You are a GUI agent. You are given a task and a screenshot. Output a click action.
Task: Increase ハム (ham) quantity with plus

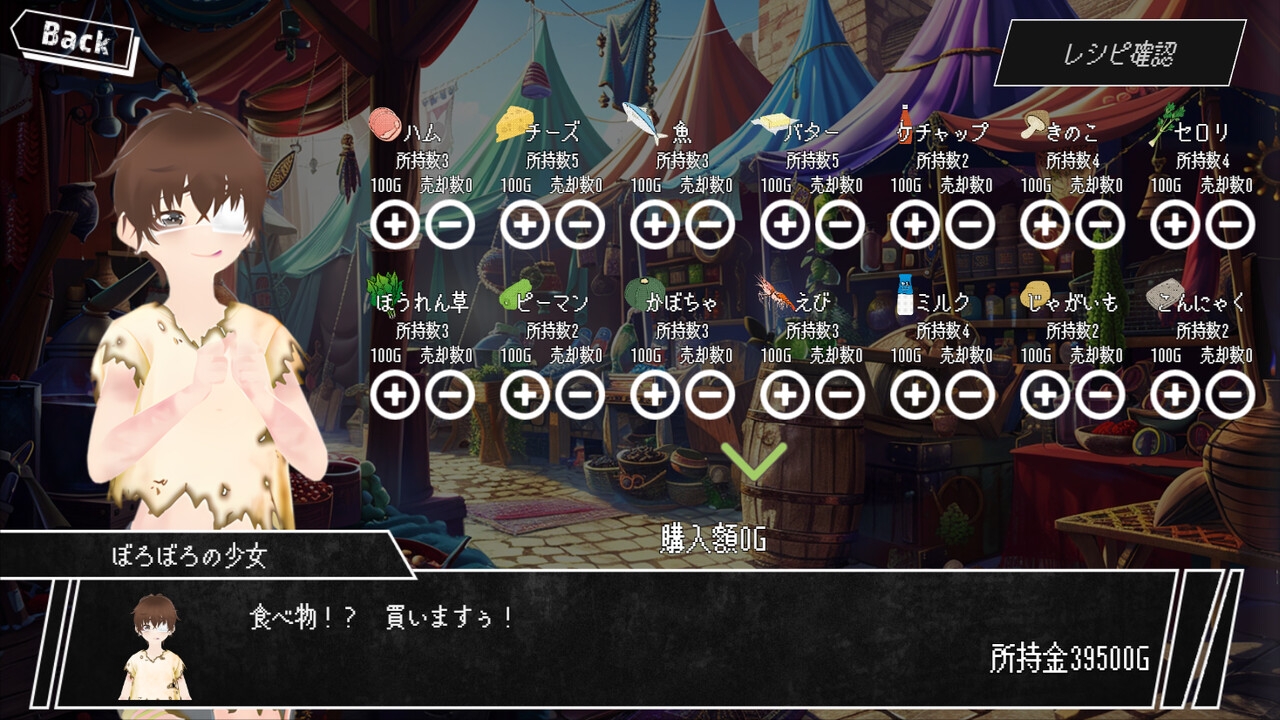(395, 225)
